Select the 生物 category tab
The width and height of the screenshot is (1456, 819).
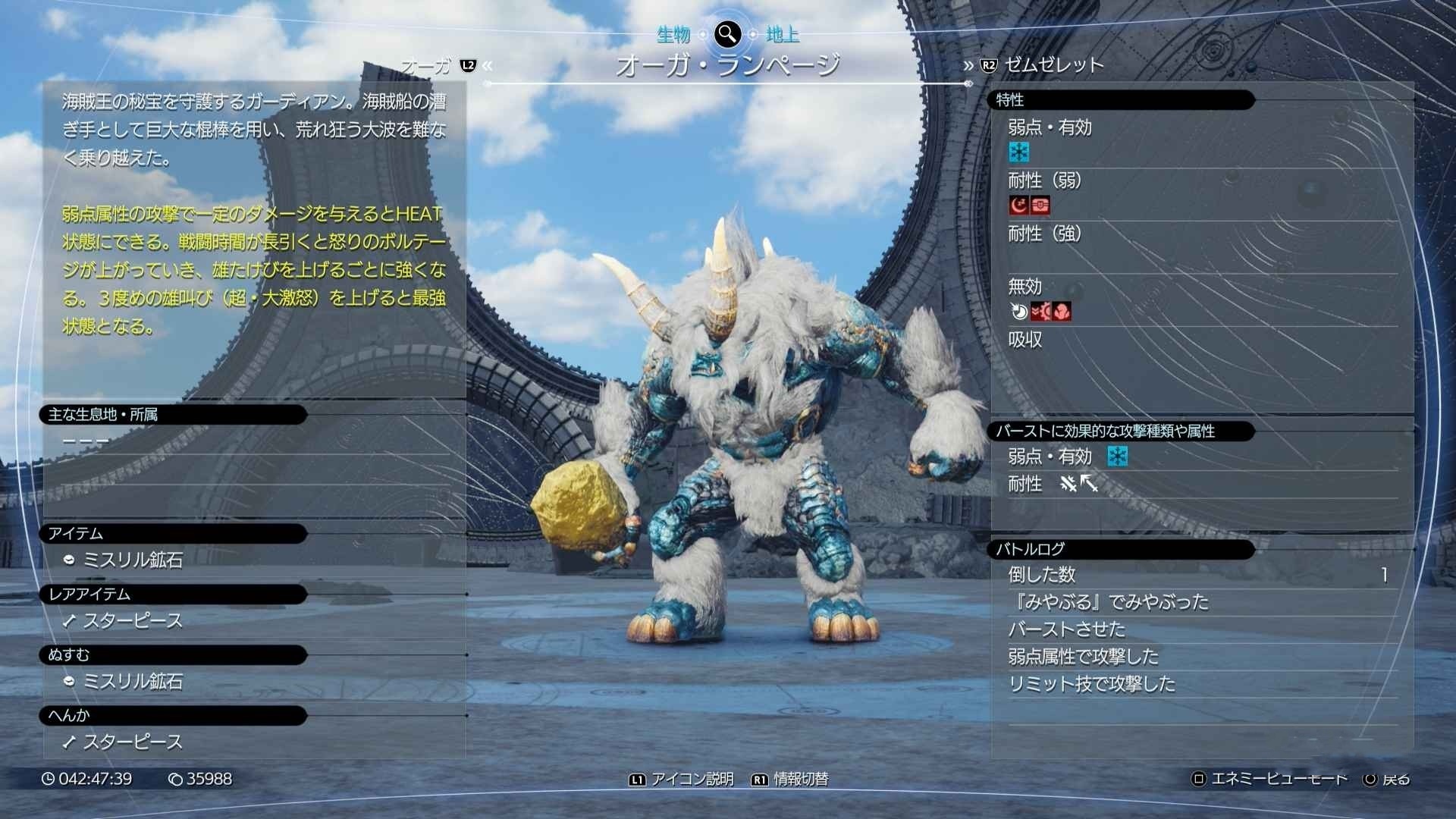click(x=673, y=34)
